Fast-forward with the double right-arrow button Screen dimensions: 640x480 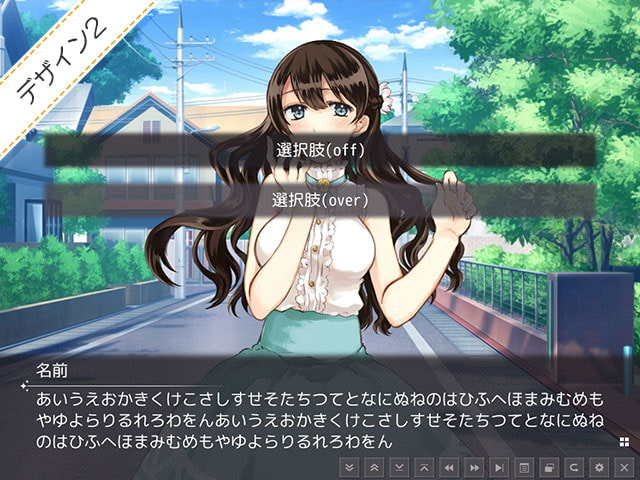[x=474, y=467]
